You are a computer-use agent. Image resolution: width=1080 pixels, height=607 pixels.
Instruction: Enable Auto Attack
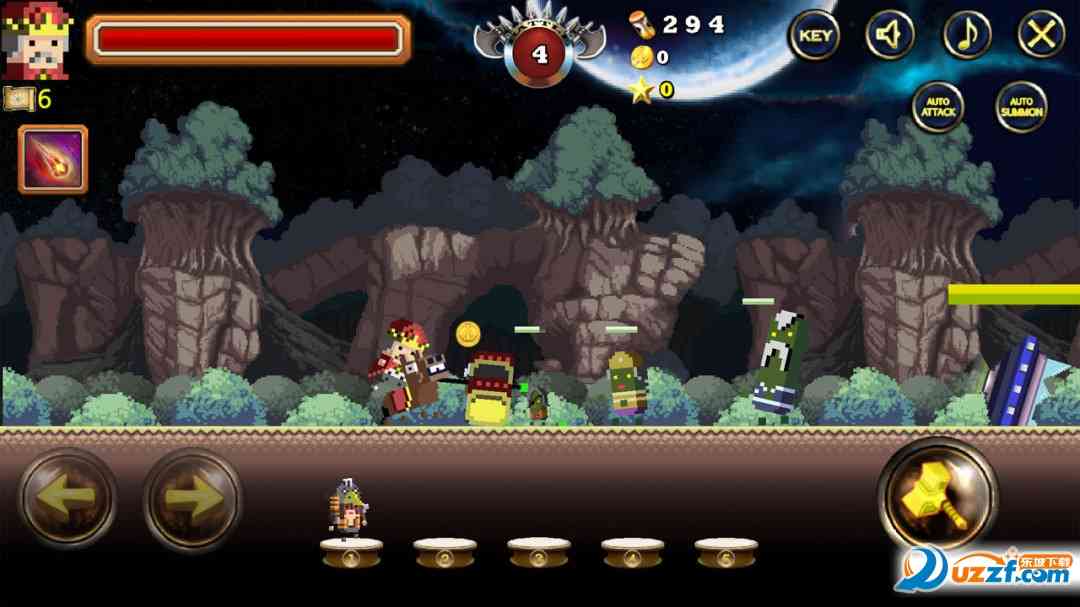point(937,107)
